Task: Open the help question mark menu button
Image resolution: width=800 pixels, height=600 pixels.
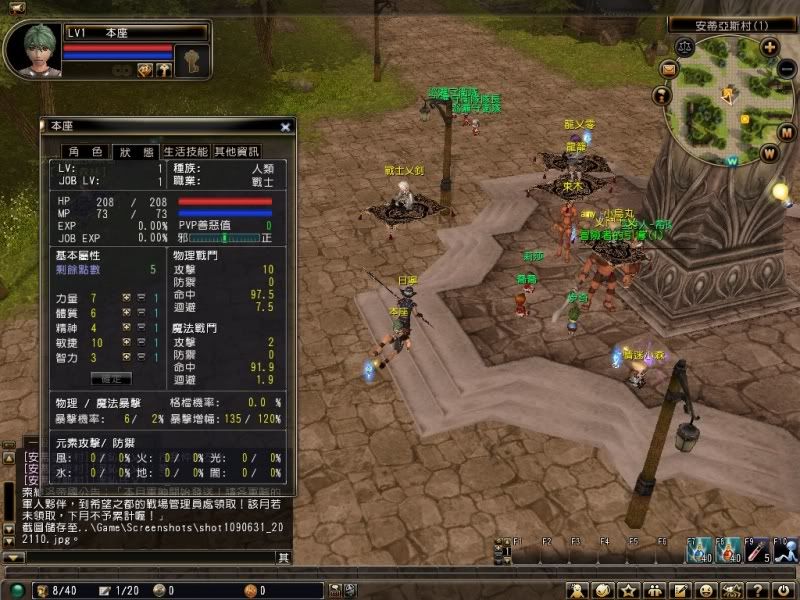Action: pyautogui.click(x=758, y=590)
